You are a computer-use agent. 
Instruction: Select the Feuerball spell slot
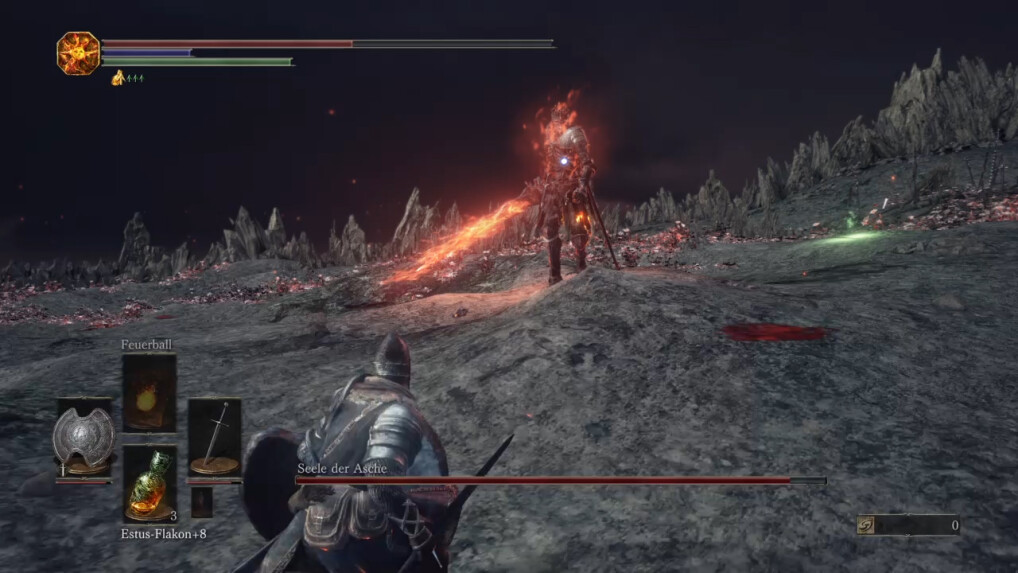pos(149,393)
